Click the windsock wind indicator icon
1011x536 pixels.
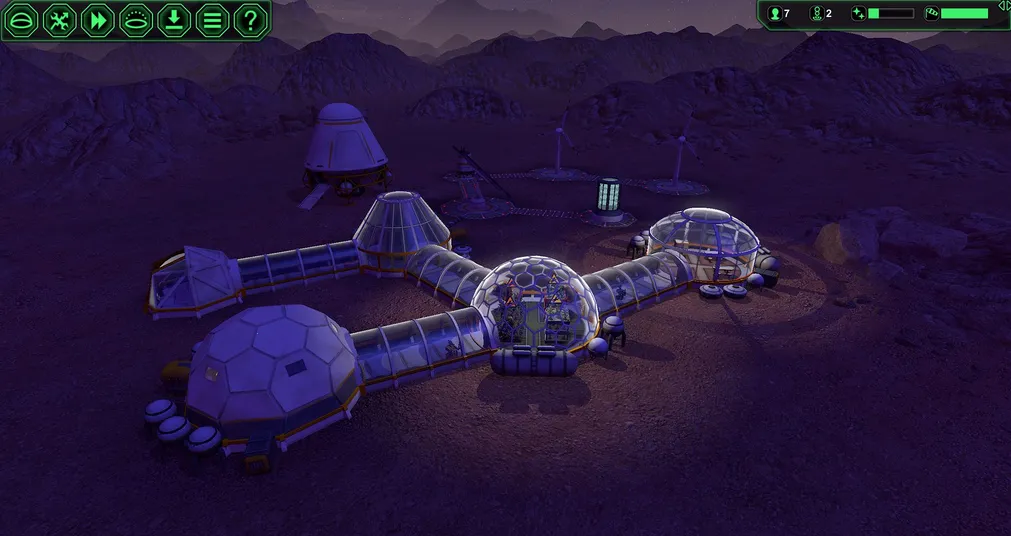931,13
